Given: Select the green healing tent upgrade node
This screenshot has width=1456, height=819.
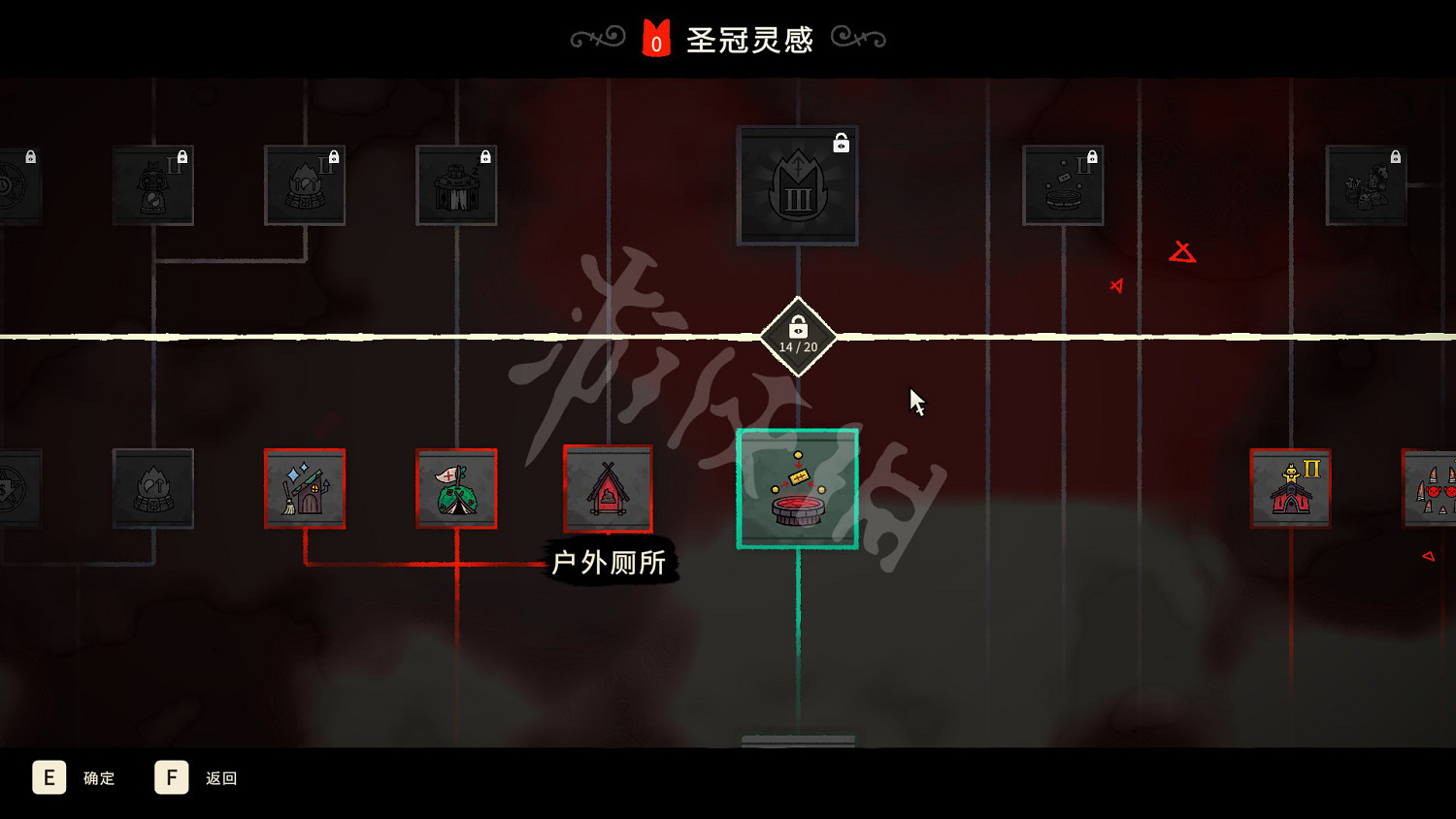Looking at the screenshot, I should 456,490.
